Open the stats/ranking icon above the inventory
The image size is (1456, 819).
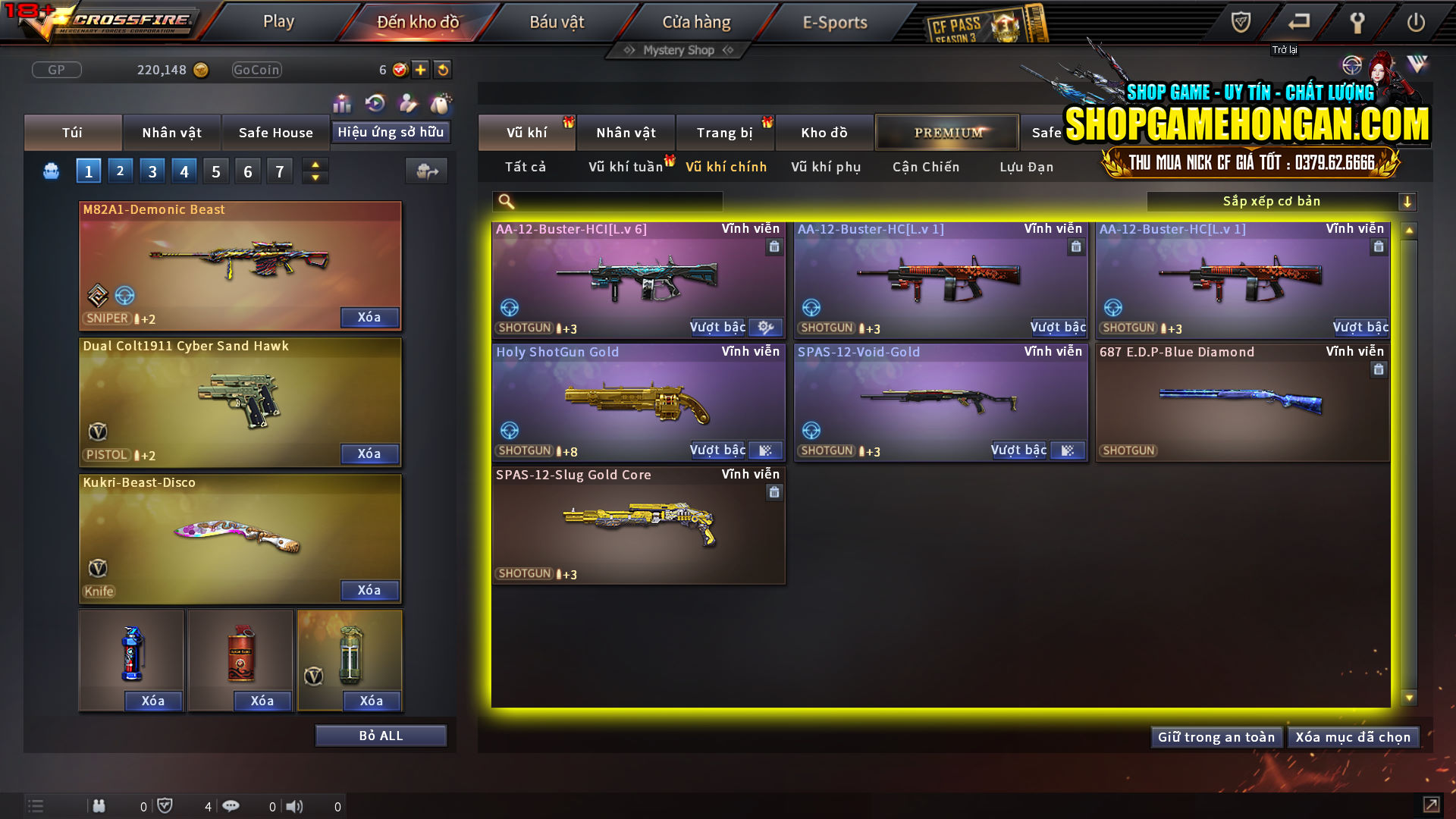tap(342, 103)
